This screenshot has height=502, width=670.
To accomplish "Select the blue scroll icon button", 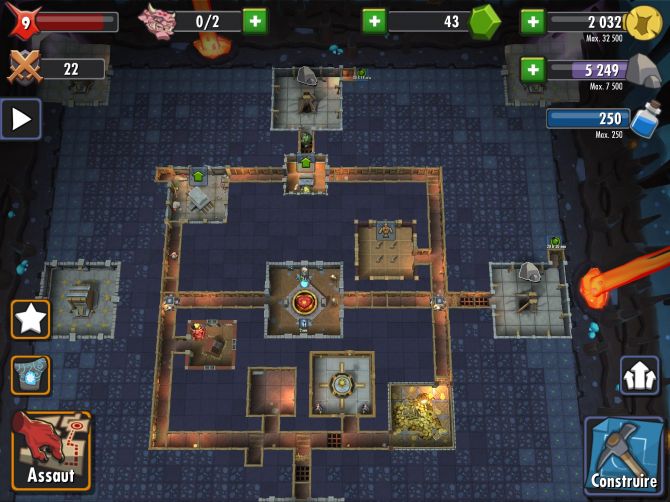I will point(30,375).
